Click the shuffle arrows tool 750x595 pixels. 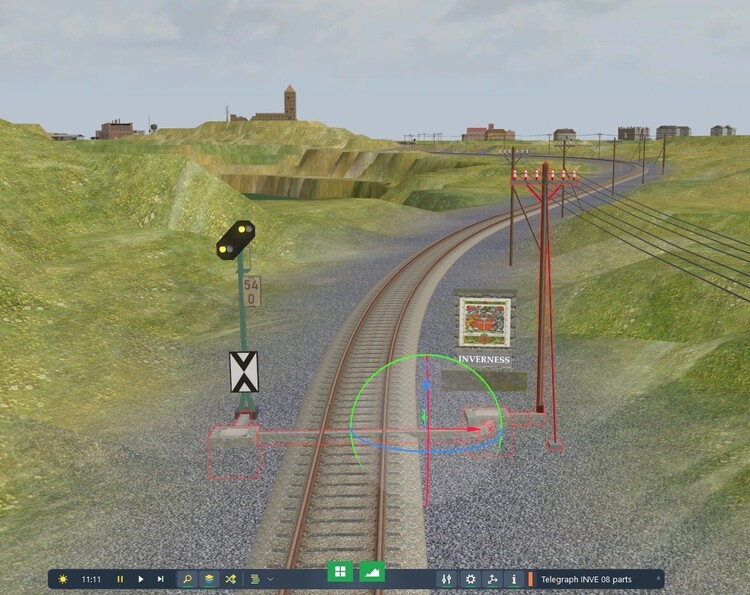point(231,579)
